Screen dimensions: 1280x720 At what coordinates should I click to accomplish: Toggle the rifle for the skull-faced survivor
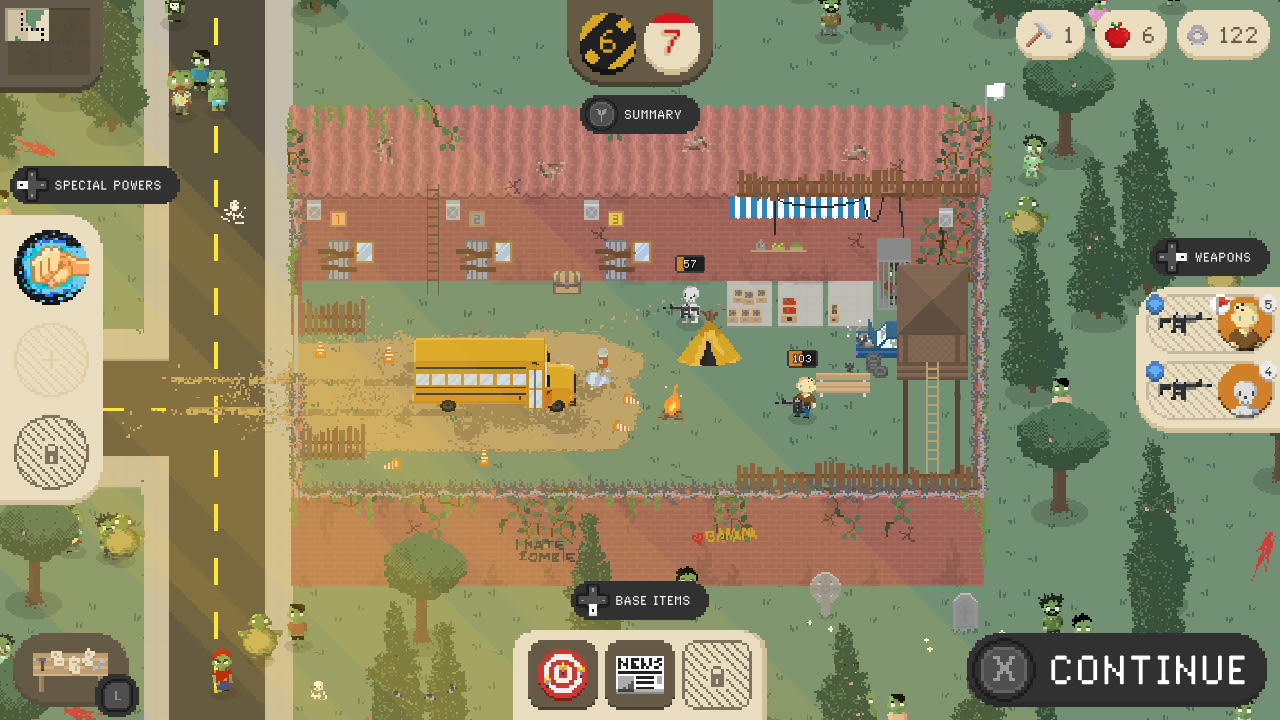pyautogui.click(x=1243, y=390)
